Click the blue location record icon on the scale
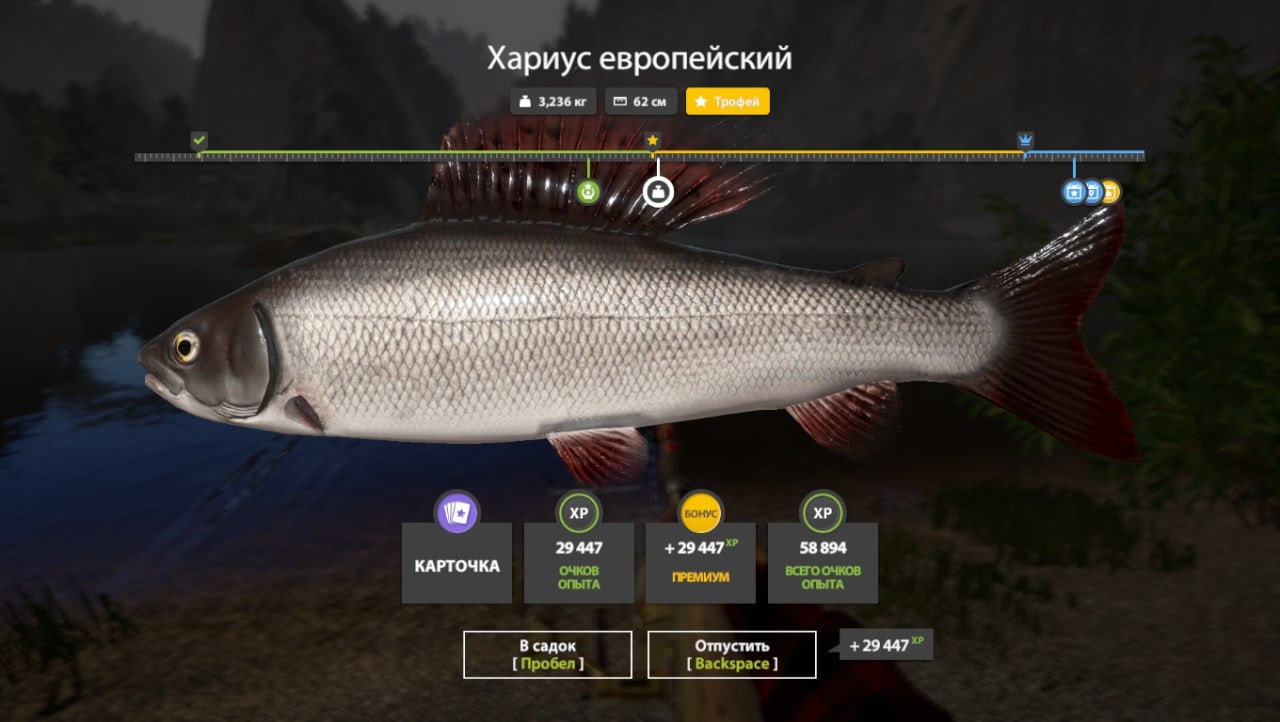The image size is (1280, 722). (1092, 191)
